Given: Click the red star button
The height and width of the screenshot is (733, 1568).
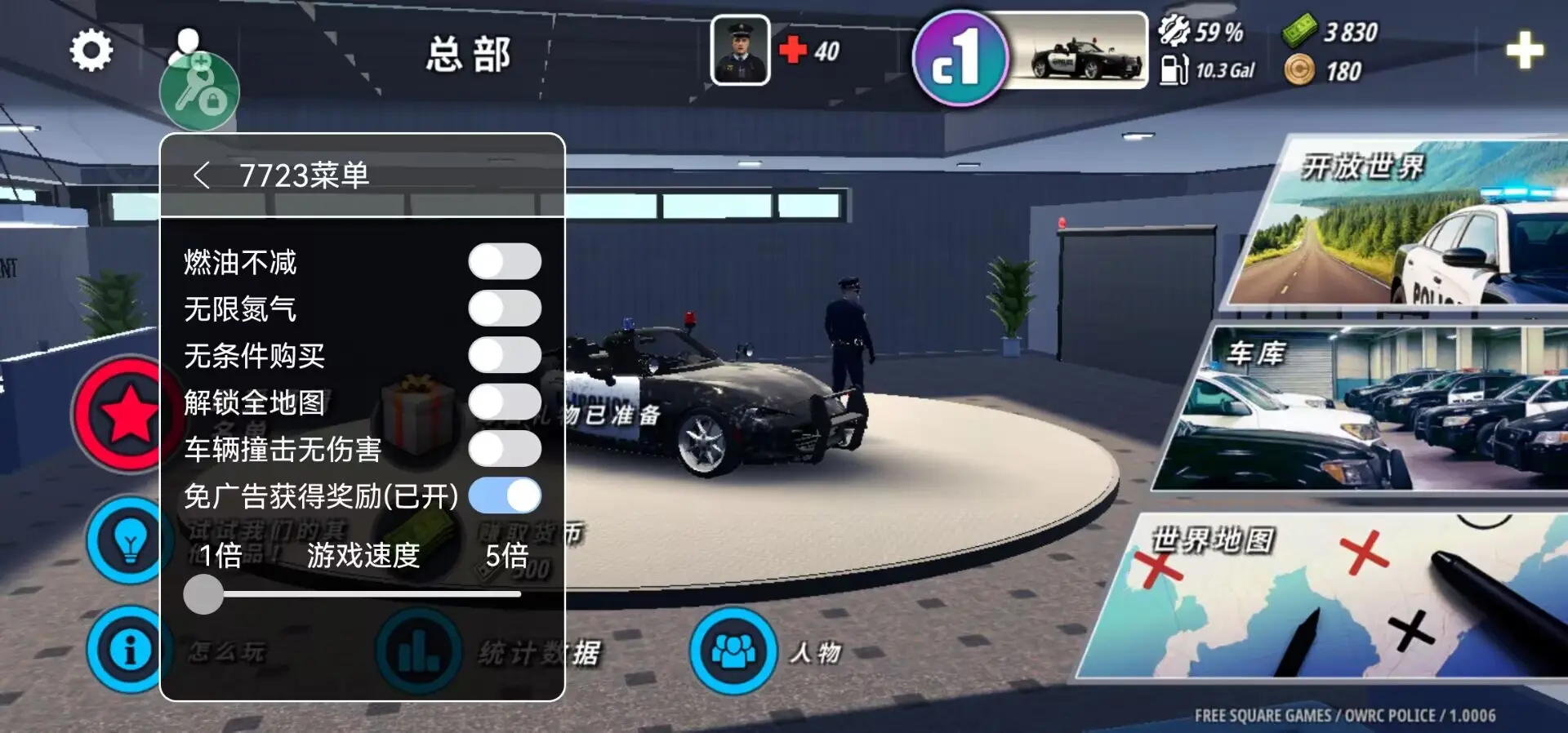Looking at the screenshot, I should click(x=127, y=414).
